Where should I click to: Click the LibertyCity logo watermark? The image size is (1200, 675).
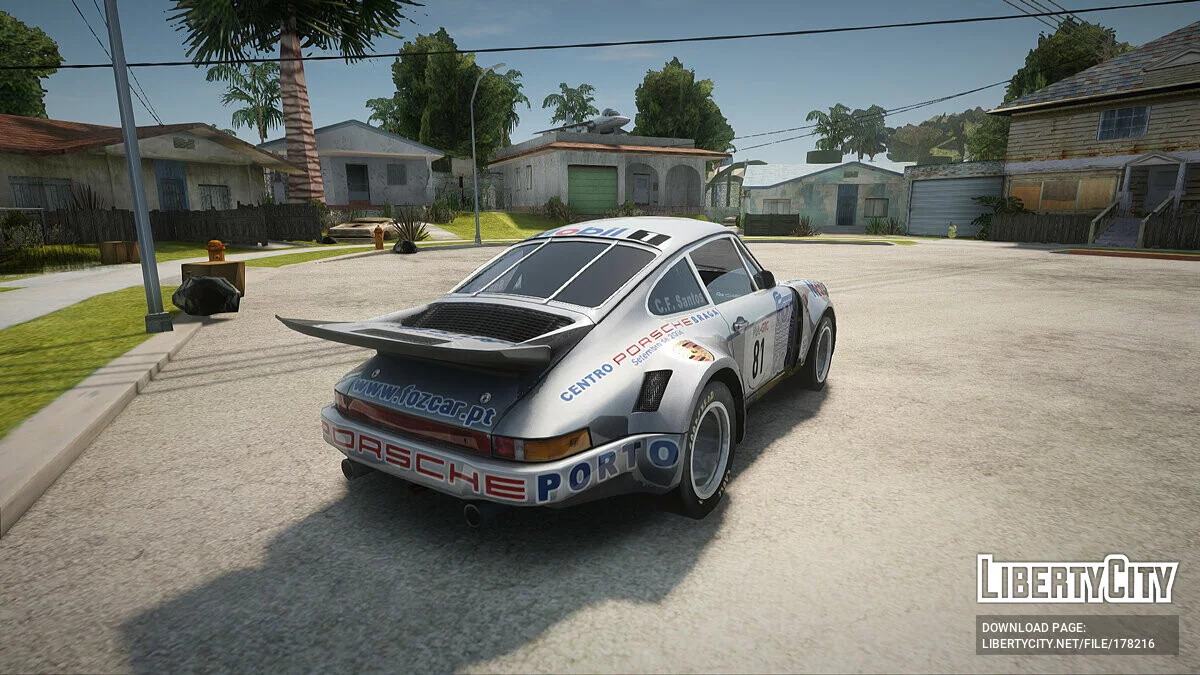pos(1077,579)
